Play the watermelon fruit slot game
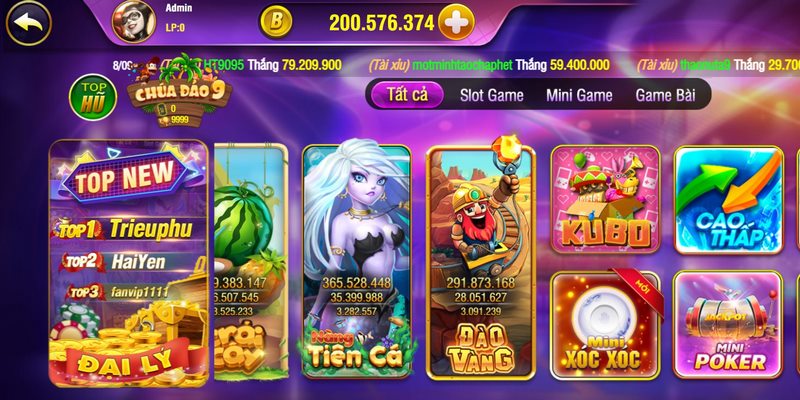 250,262
